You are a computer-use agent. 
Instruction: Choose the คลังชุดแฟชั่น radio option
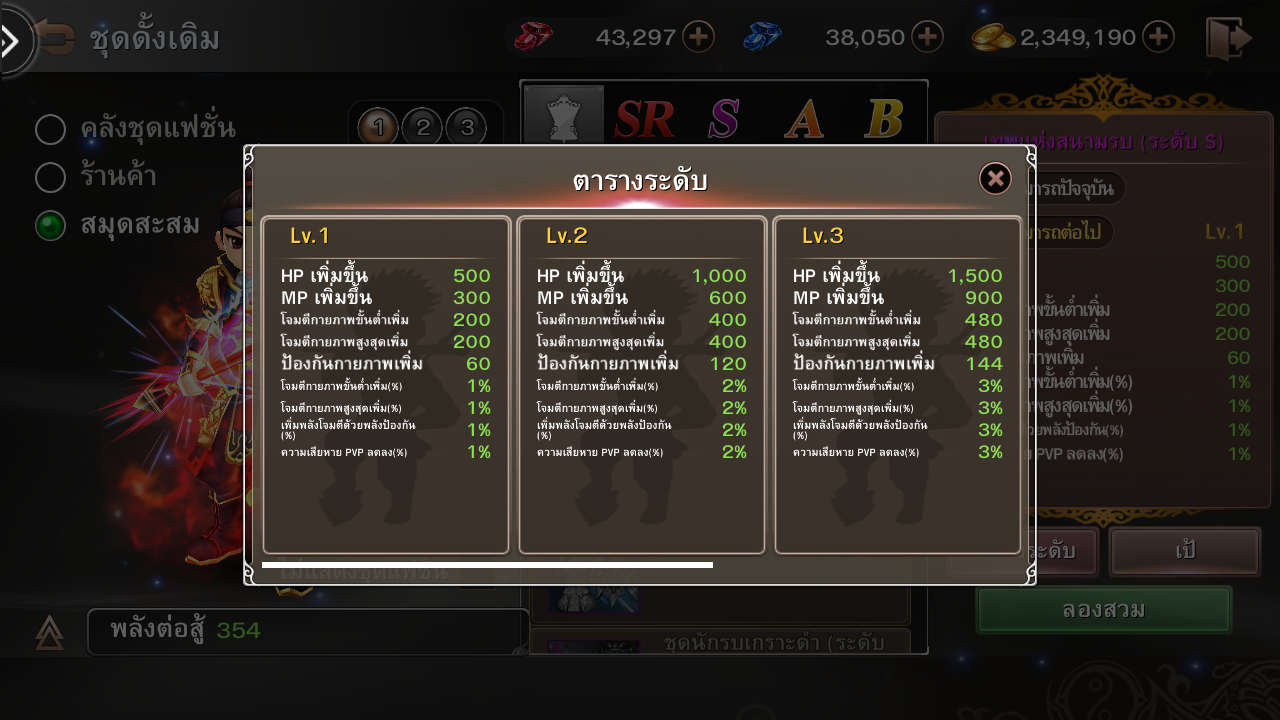point(51,129)
